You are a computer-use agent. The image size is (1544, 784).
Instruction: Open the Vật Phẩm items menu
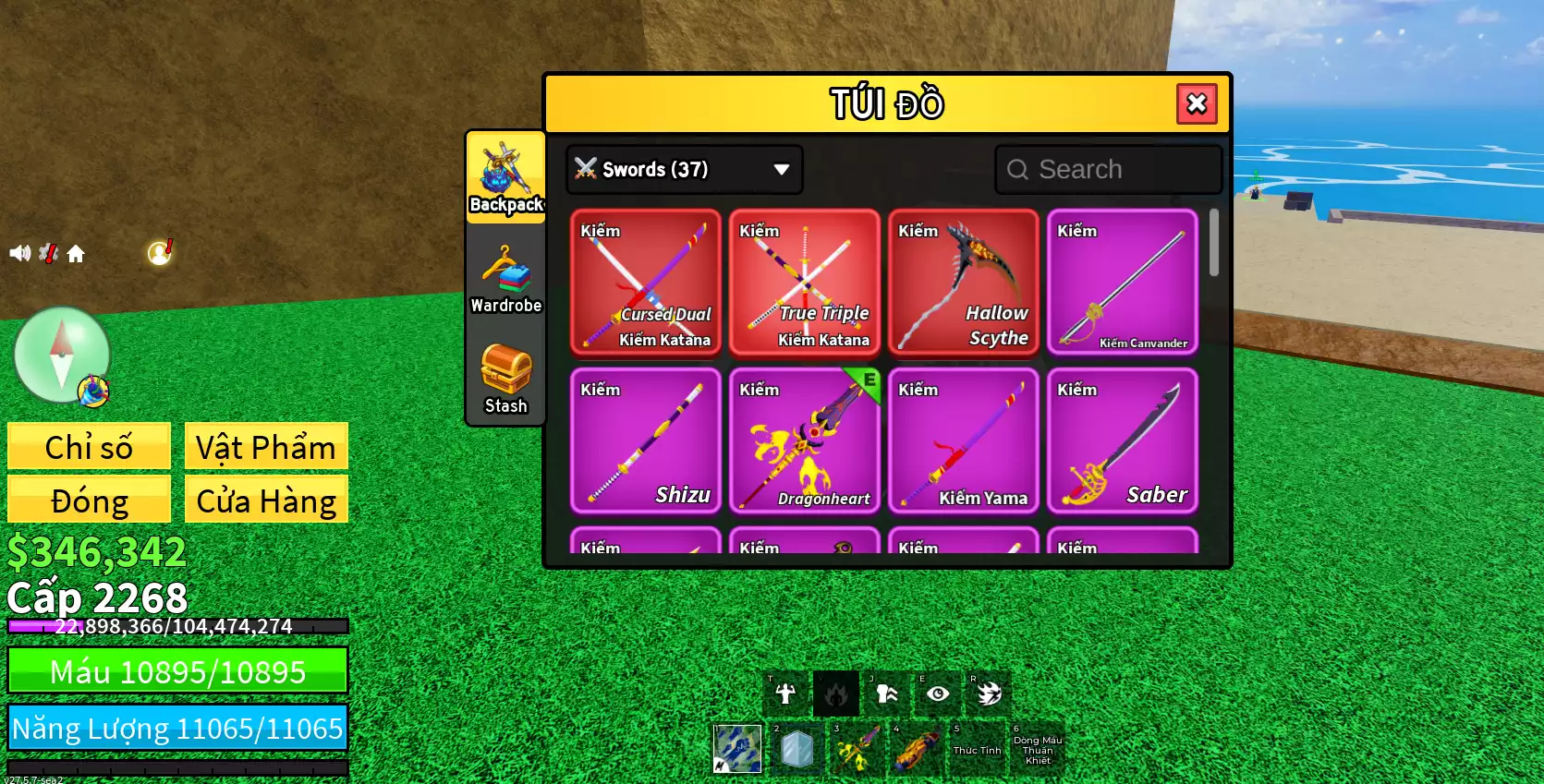(x=266, y=447)
